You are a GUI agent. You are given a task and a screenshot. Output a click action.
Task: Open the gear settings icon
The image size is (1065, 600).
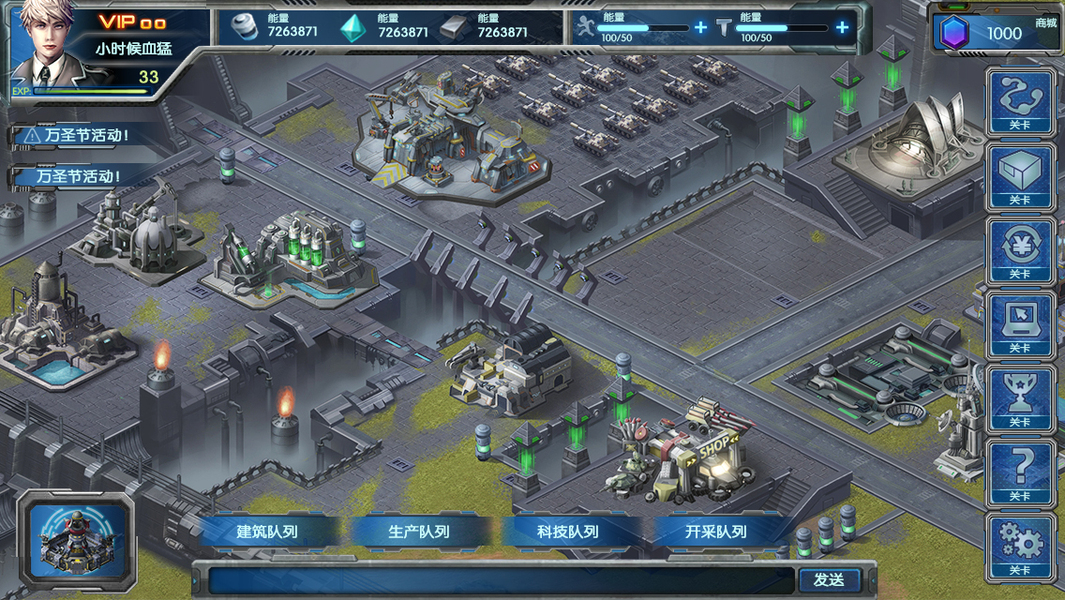click(1019, 545)
